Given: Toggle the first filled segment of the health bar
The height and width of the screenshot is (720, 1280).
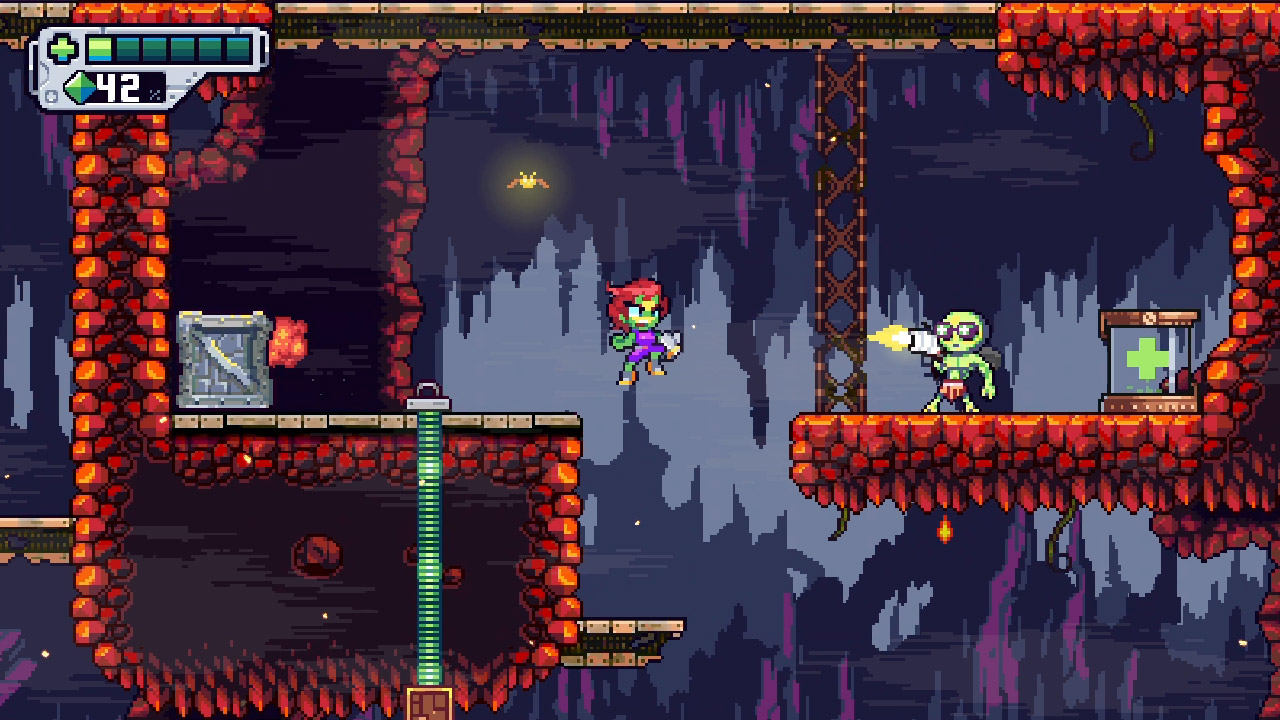Looking at the screenshot, I should click(x=100, y=48).
